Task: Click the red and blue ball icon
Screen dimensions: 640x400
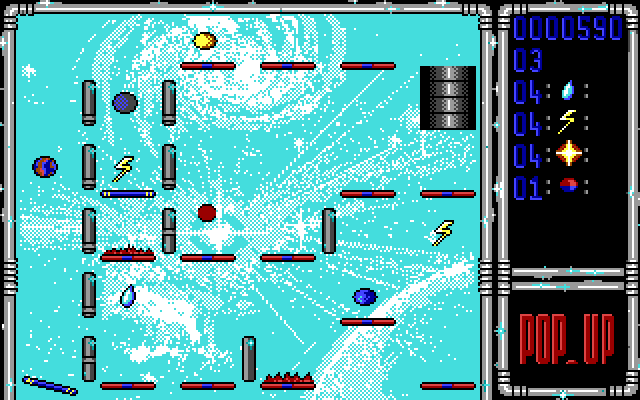Action: point(568,184)
